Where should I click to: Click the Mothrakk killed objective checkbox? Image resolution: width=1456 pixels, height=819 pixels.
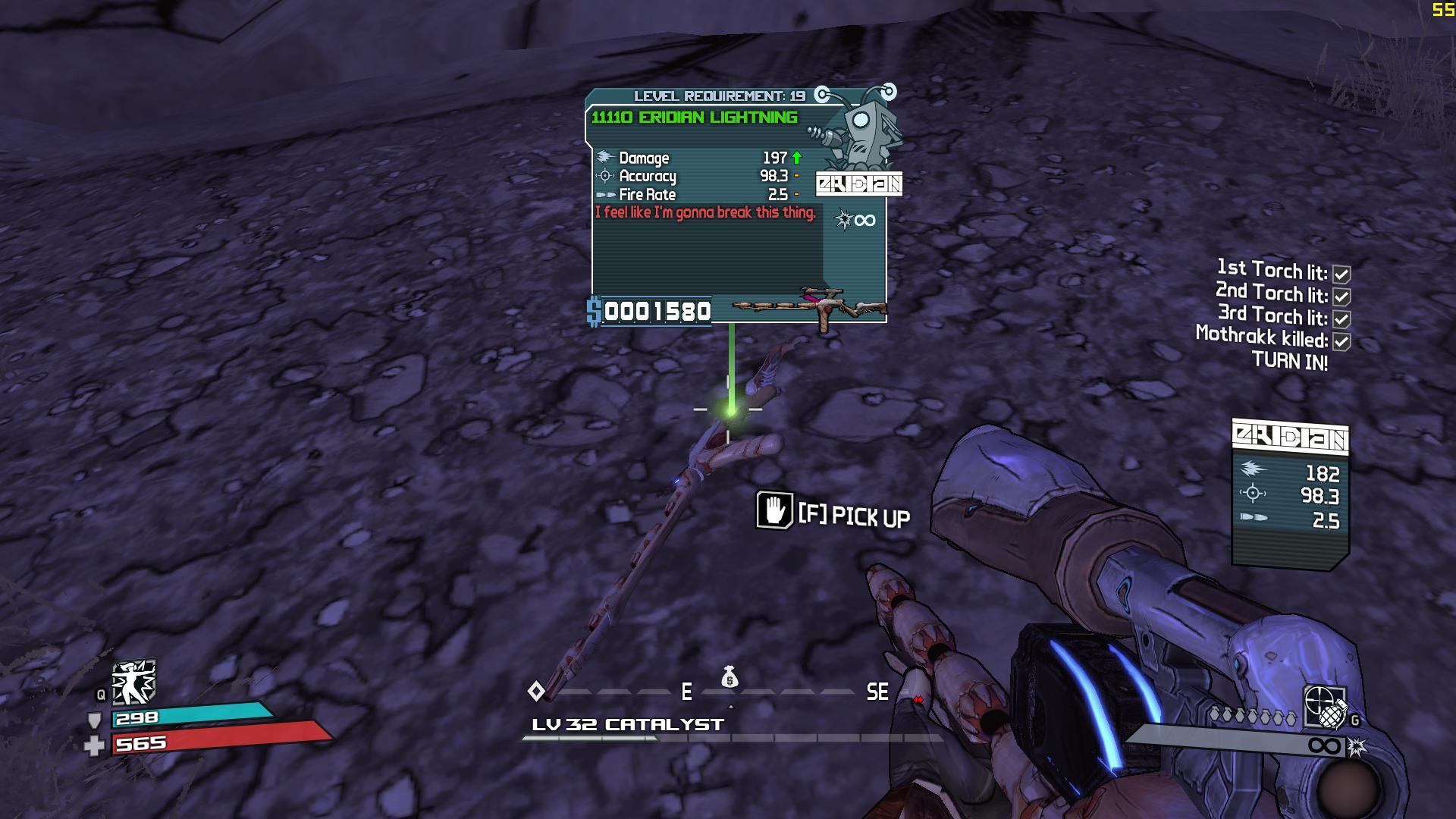coord(1341,342)
